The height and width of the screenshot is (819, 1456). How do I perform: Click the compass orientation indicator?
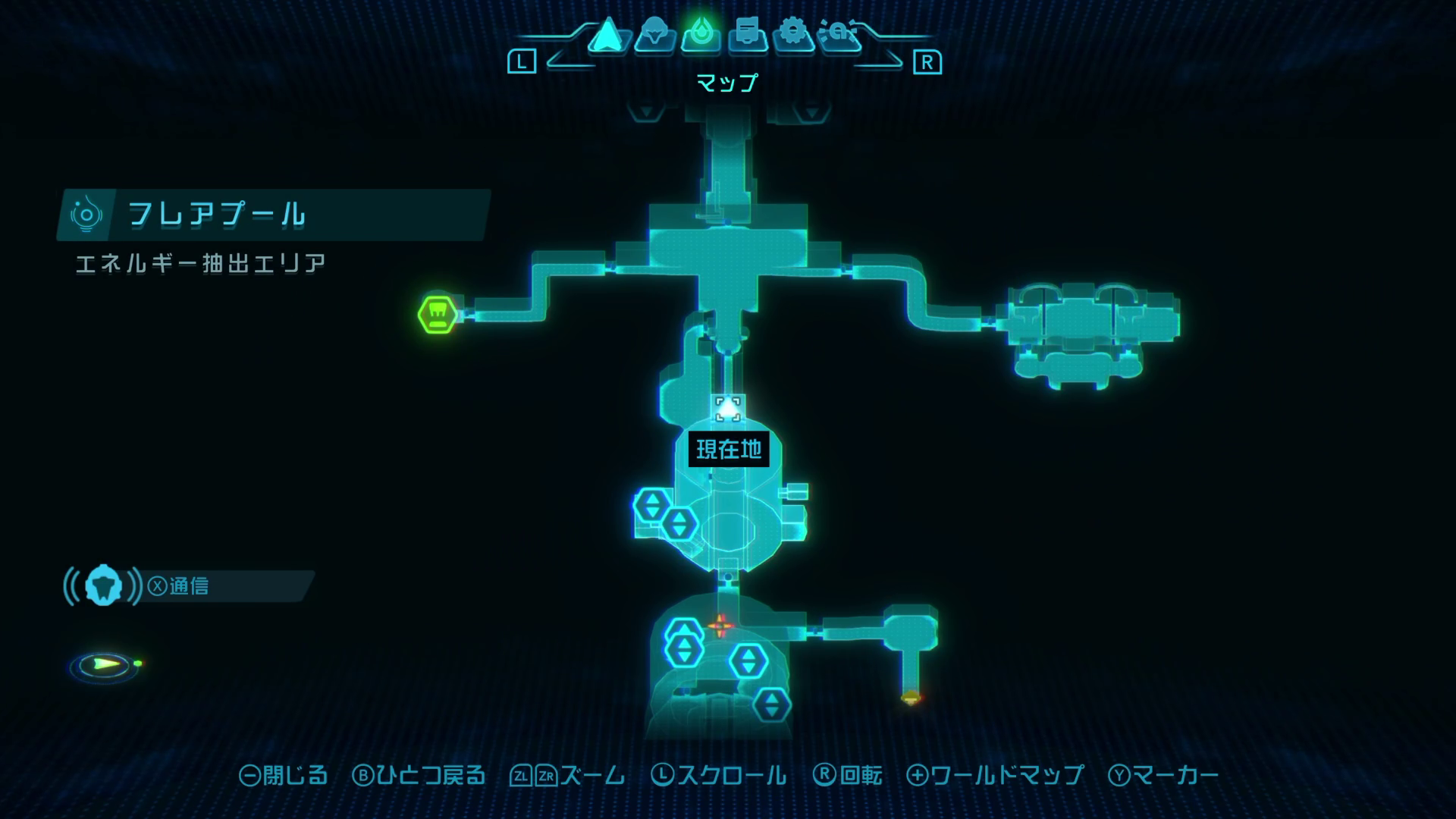tap(105, 666)
